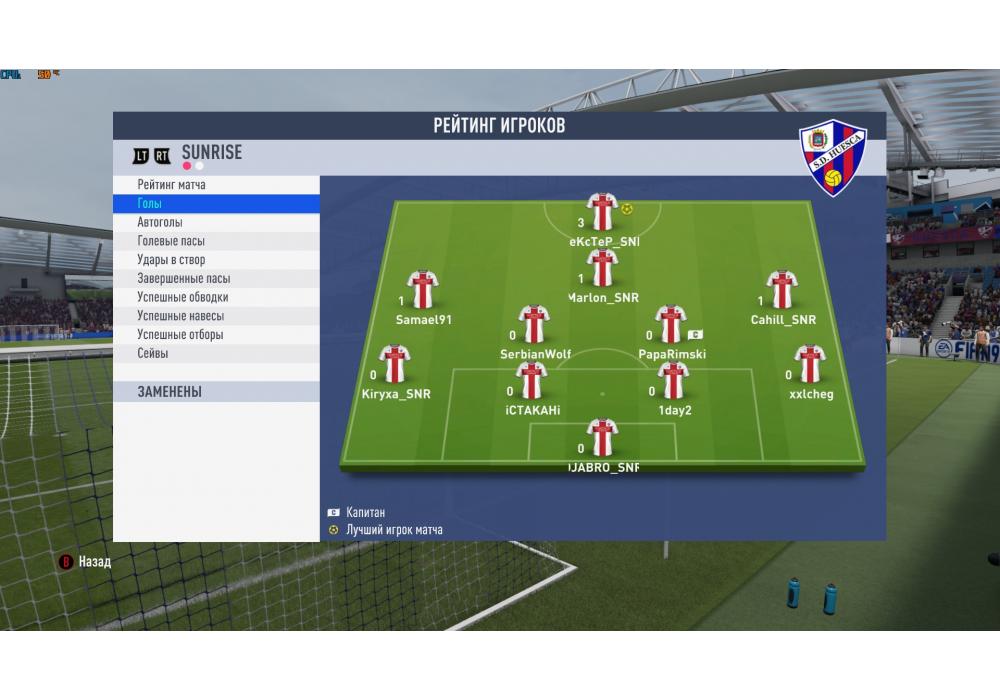The image size is (1000, 700).
Task: Select Удары в створ from the list
Action: [x=171, y=260]
